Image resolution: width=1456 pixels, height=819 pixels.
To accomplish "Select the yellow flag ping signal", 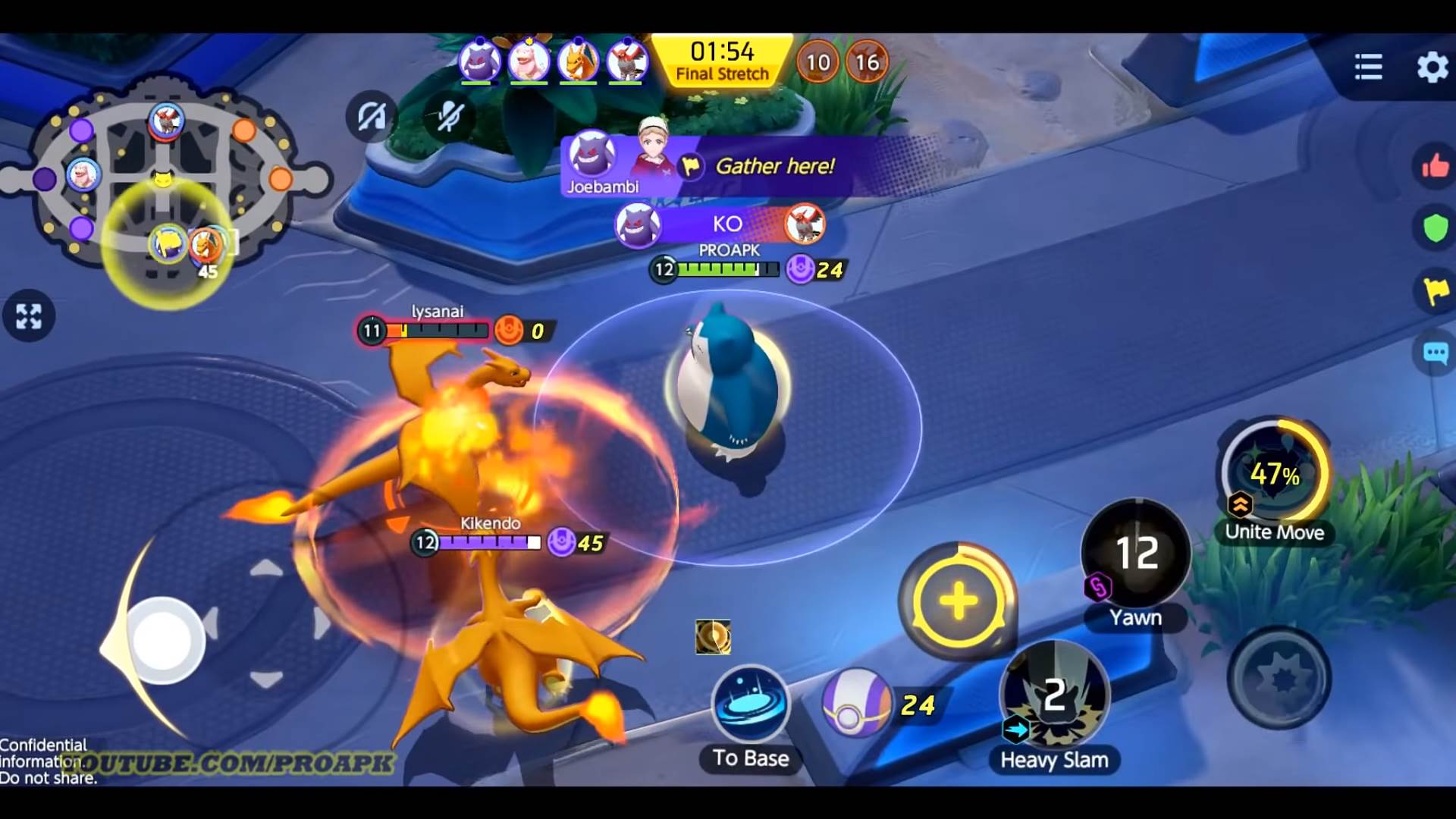I will click(x=1436, y=287).
